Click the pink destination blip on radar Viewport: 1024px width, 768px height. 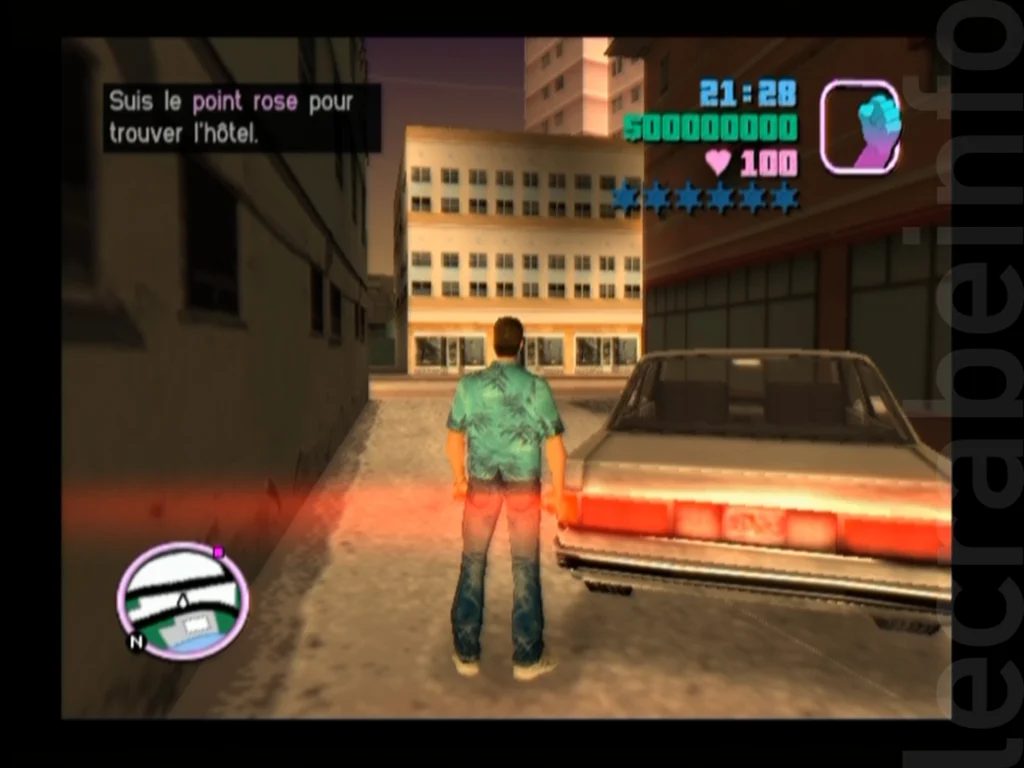coord(218,551)
